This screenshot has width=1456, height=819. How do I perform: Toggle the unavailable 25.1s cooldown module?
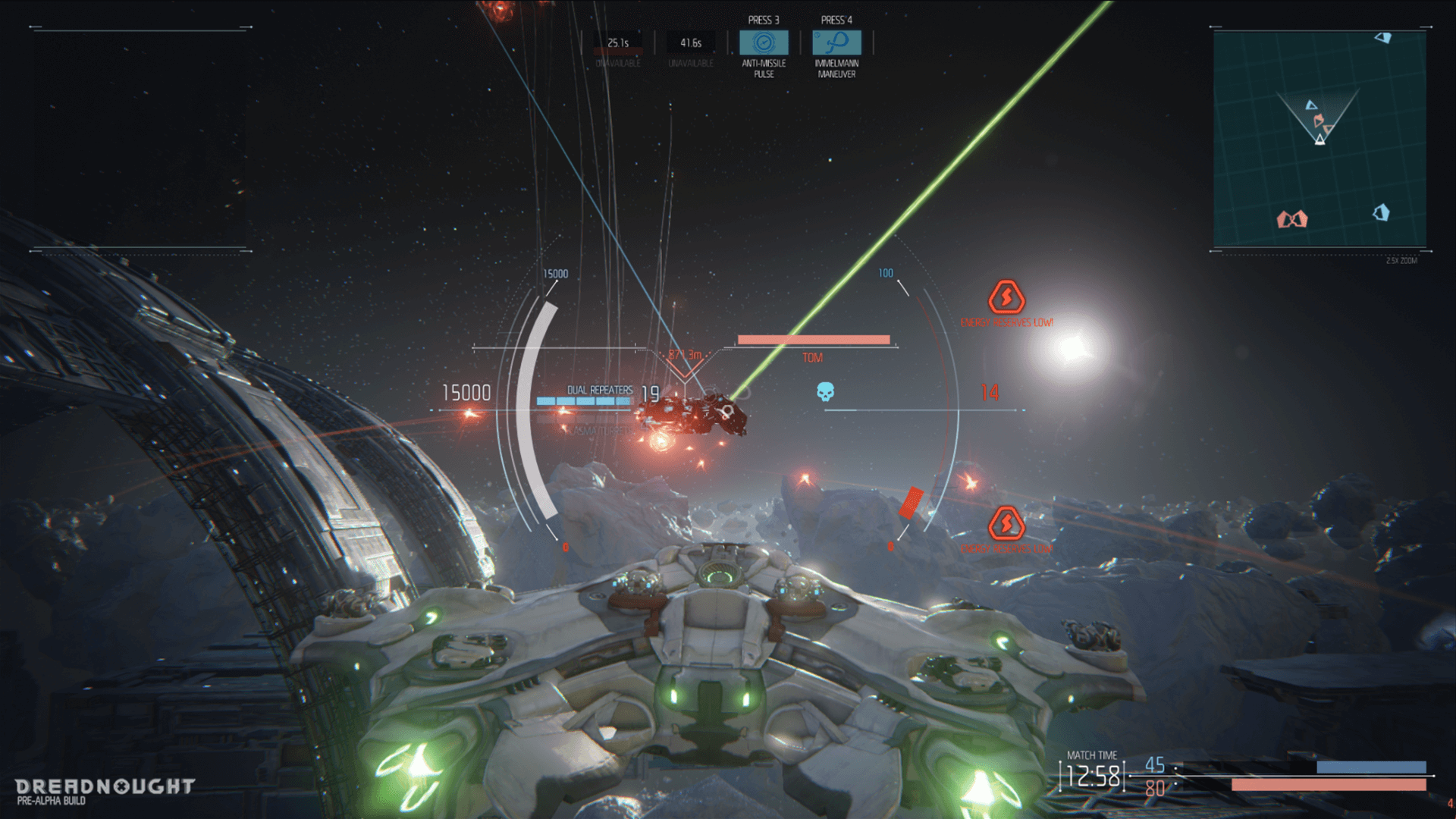point(619,42)
